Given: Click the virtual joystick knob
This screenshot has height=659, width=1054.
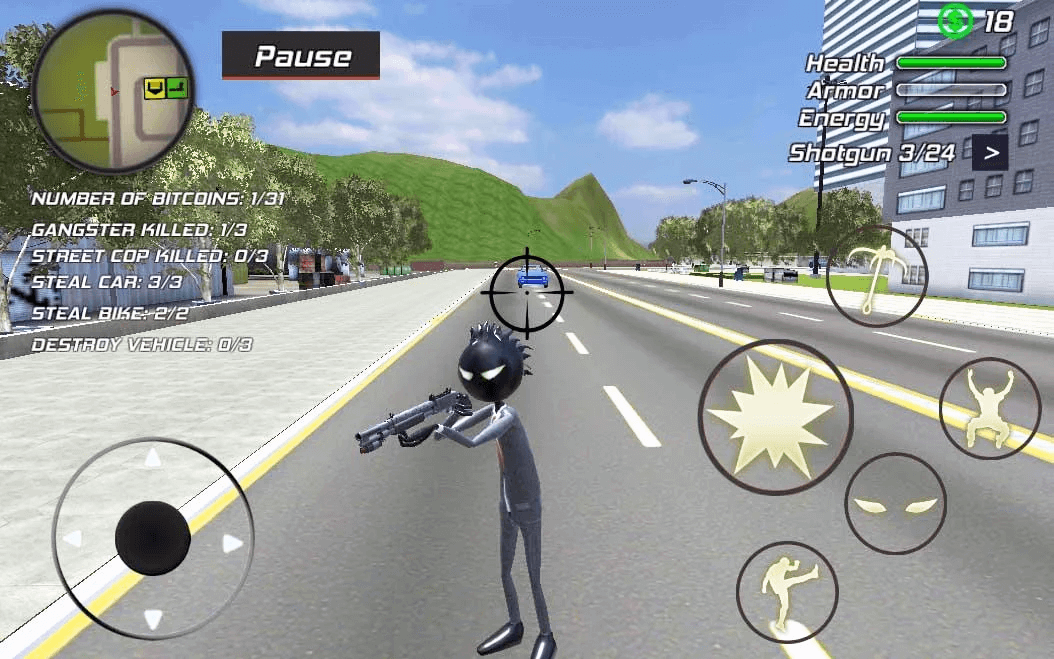Looking at the screenshot, I should click(153, 538).
